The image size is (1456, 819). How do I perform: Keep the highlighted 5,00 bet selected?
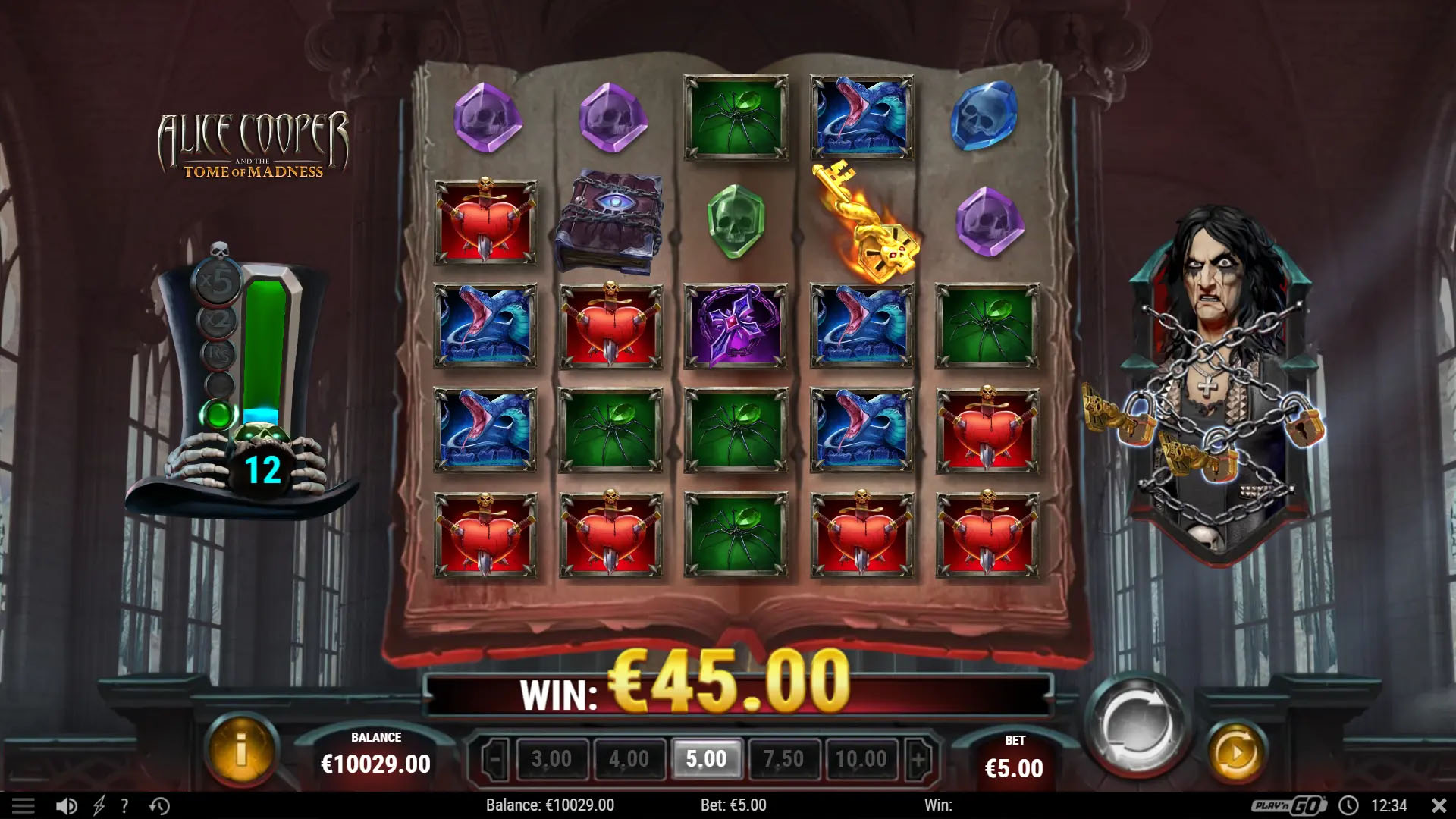707,758
